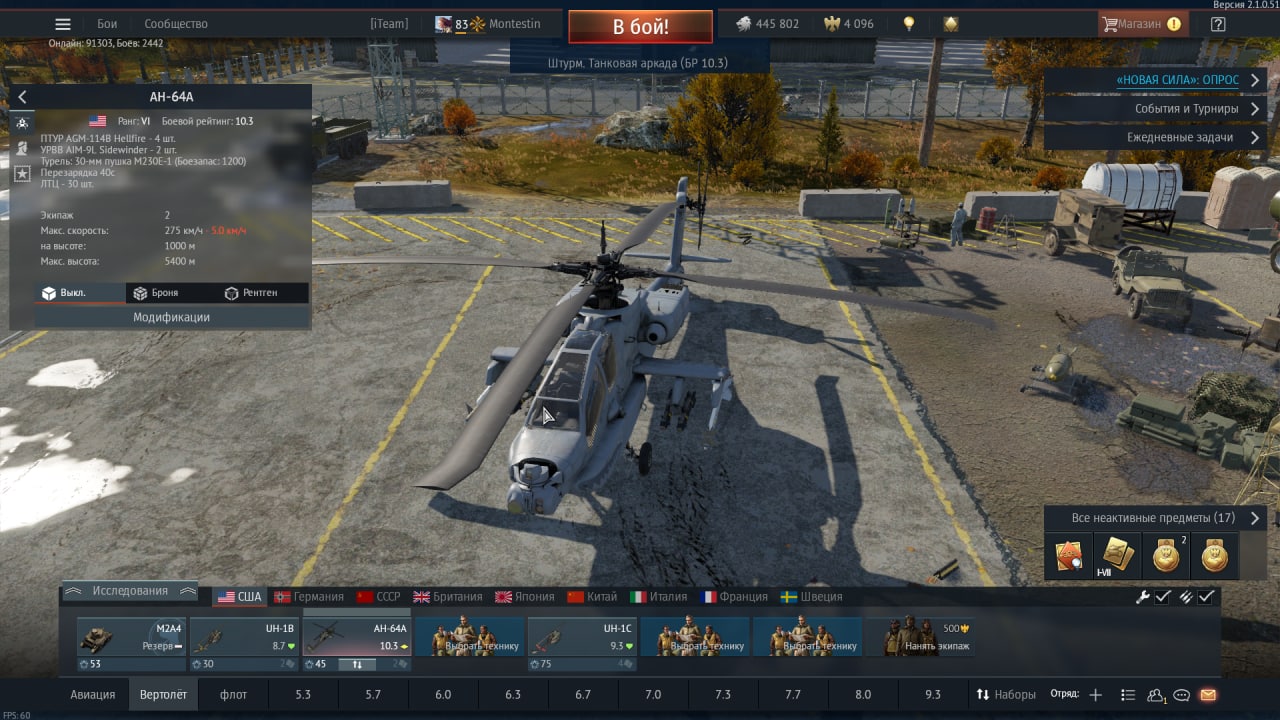Image resolution: width=1280 pixels, height=720 pixels.
Task: Enable the «Рентген» x-ray view
Action: (251, 293)
